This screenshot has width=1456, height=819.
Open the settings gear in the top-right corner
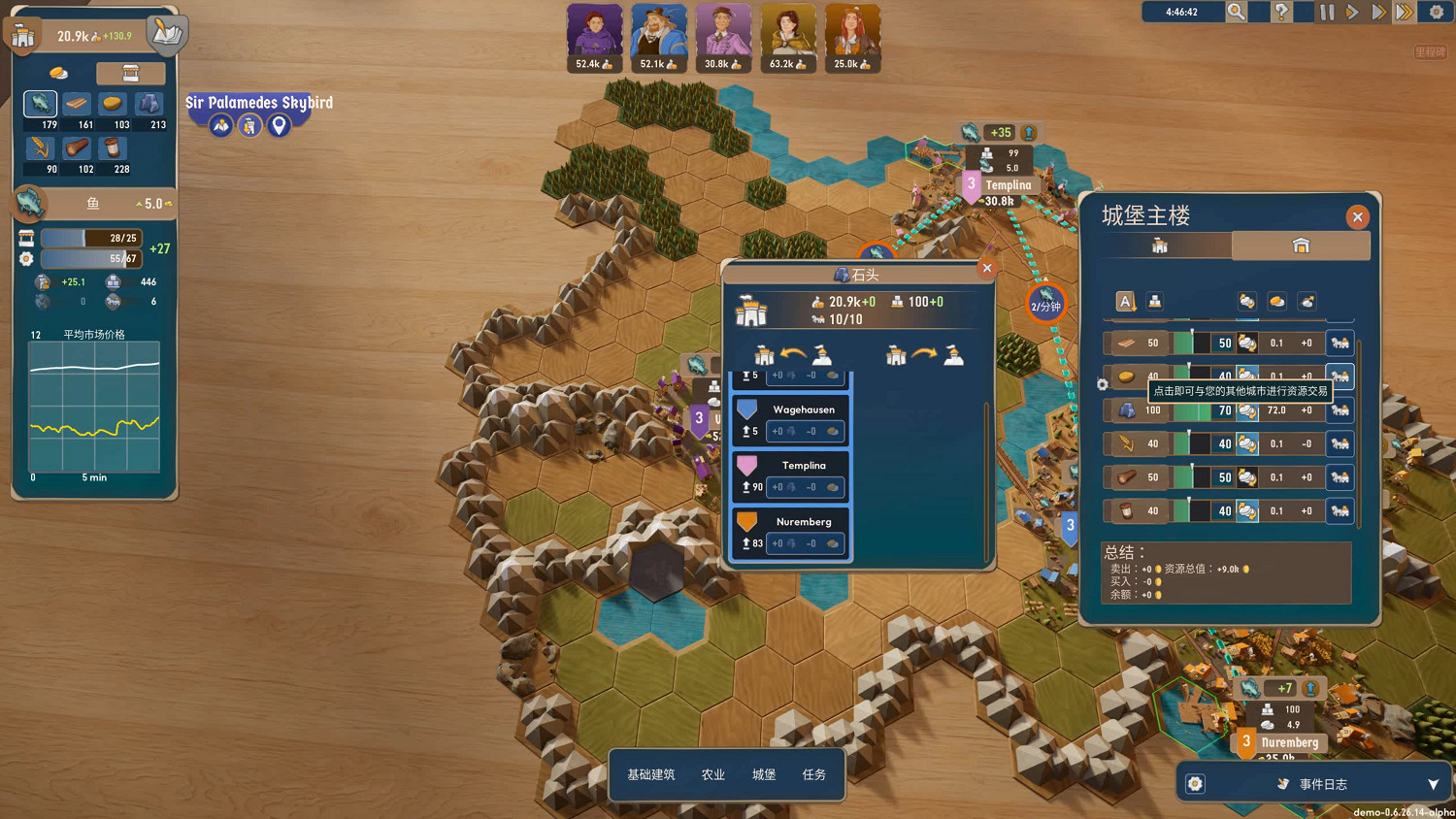coord(1438,12)
